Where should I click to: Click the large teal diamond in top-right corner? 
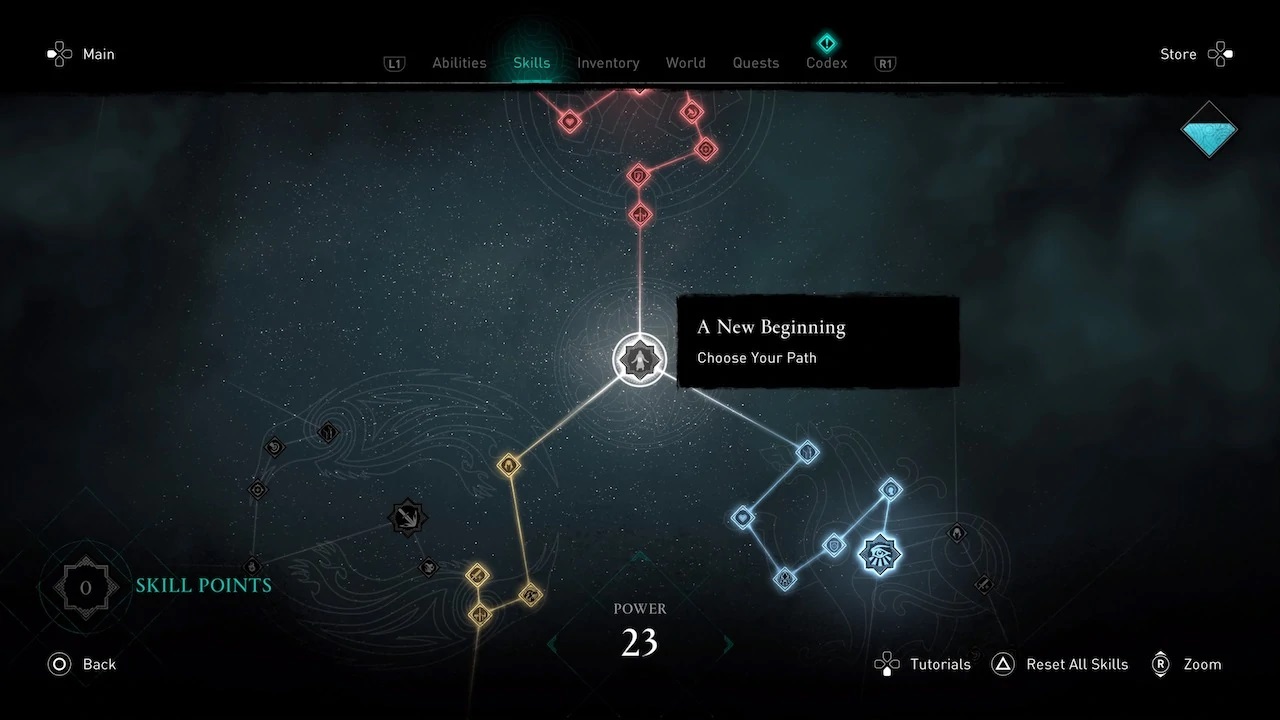[1208, 130]
